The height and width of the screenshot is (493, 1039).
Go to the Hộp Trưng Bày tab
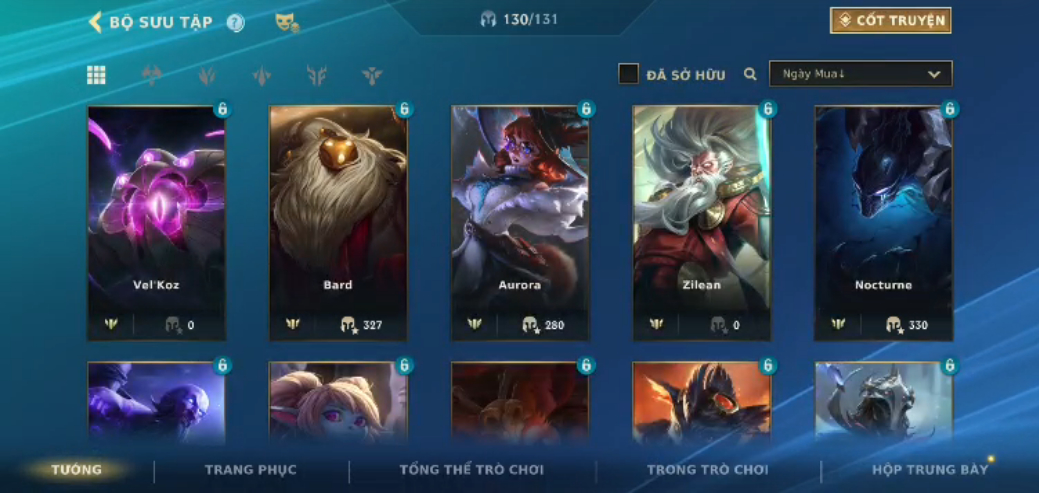click(x=929, y=470)
